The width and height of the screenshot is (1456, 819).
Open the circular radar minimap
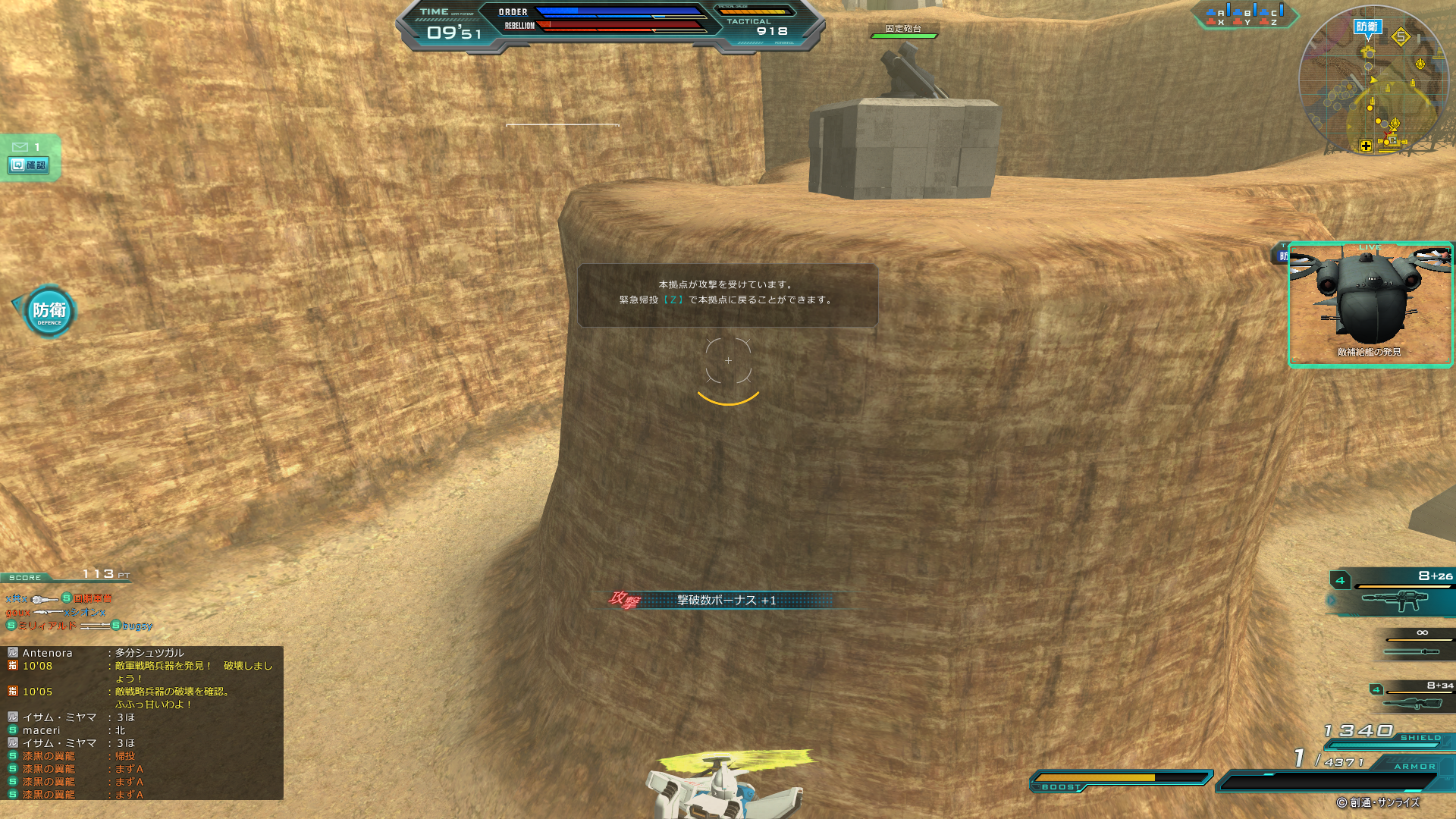[x=1374, y=80]
